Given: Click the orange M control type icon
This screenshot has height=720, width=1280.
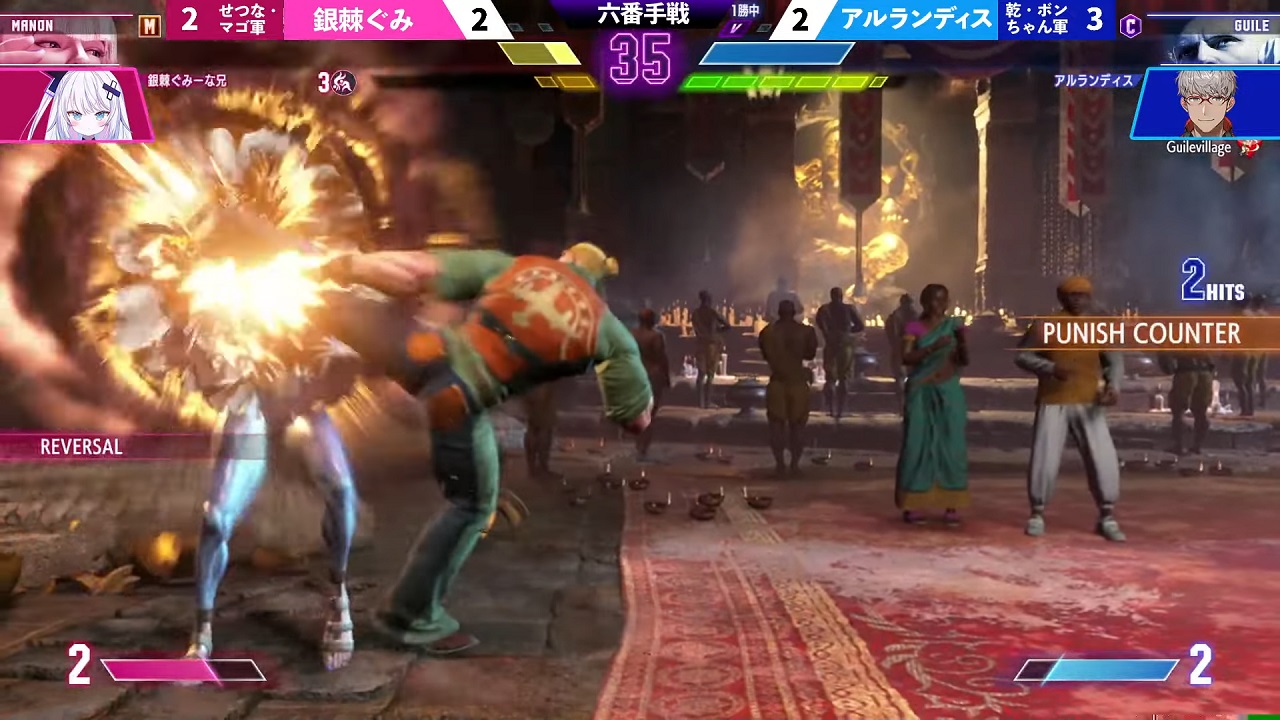Looking at the screenshot, I should (149, 26).
